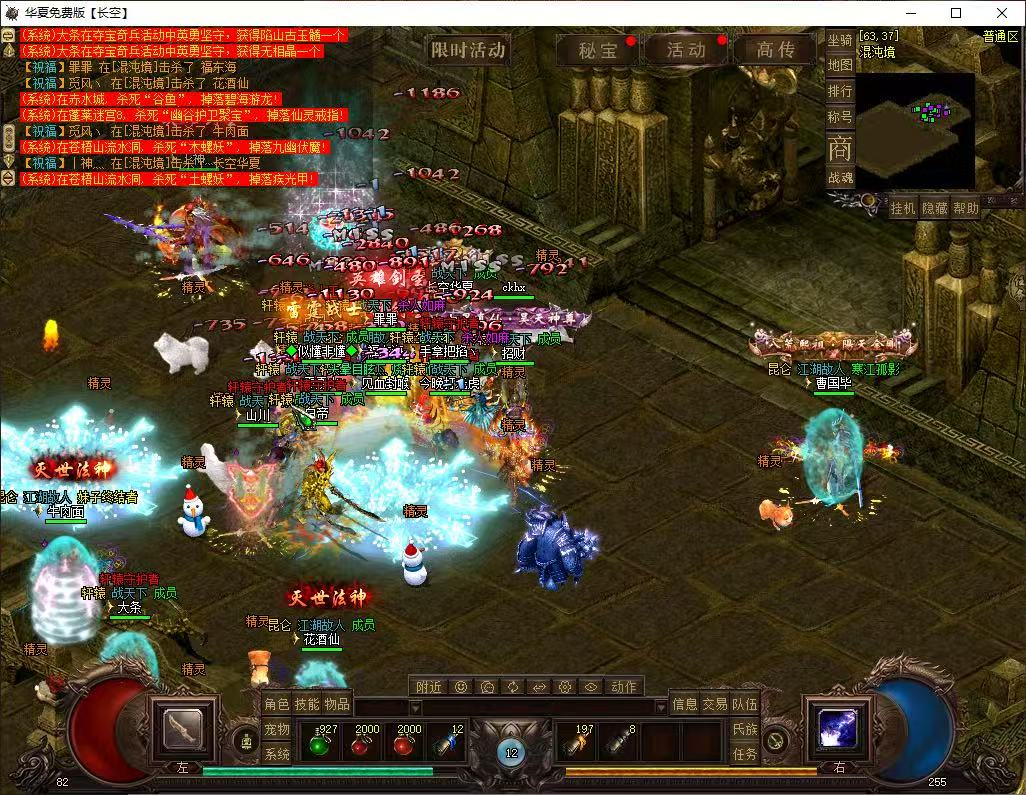Click the minimap of 混沌境
1026x795 pixels.
click(915, 128)
